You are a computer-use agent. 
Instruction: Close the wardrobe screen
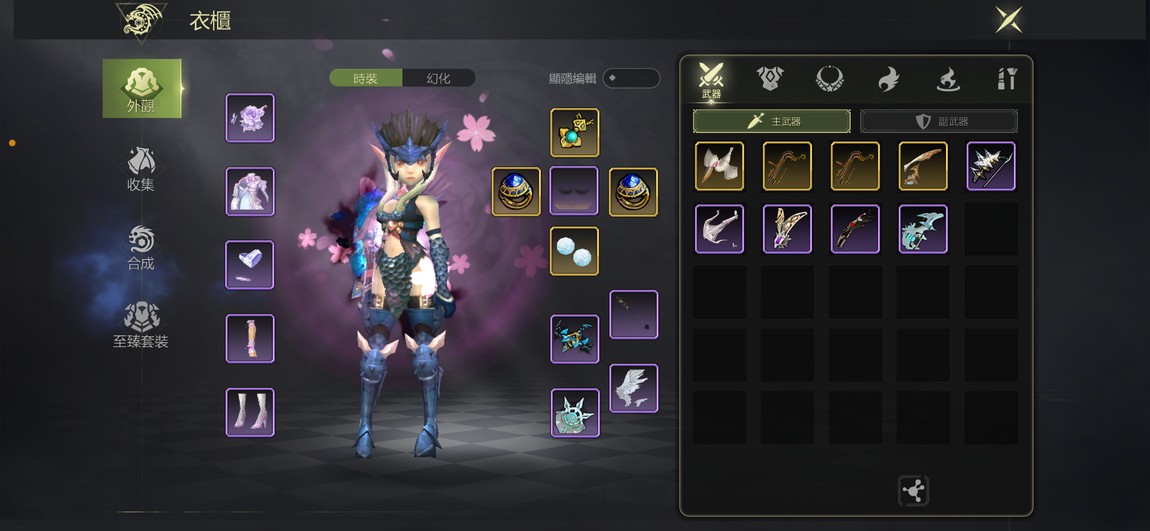1008,20
